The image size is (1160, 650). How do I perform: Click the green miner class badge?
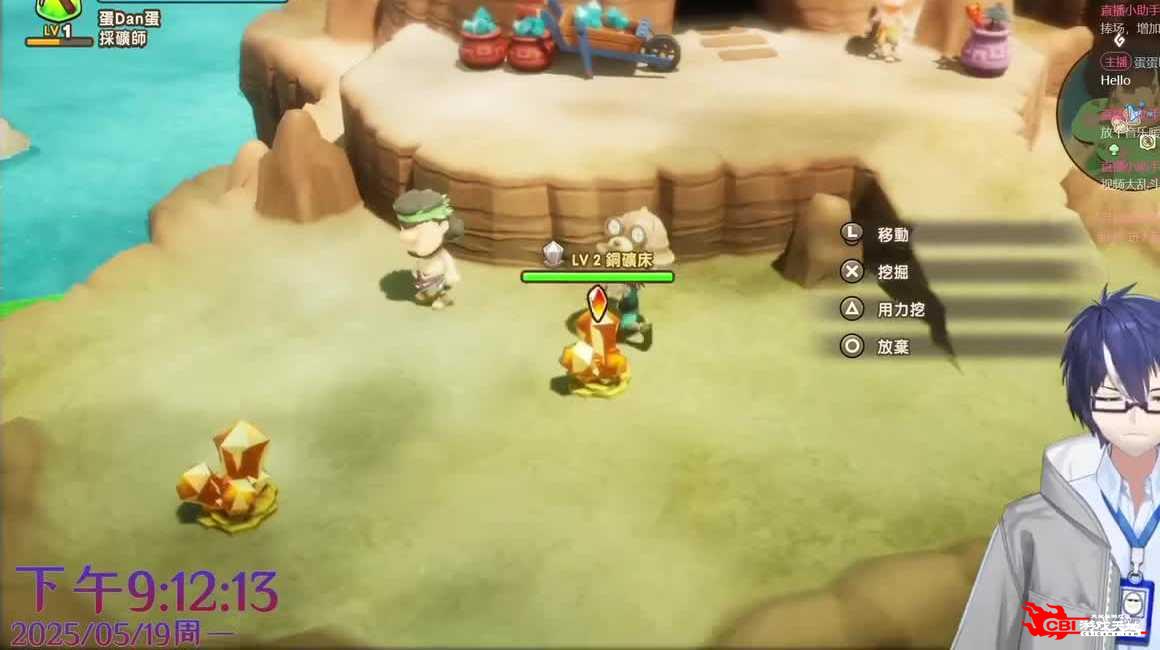58,12
